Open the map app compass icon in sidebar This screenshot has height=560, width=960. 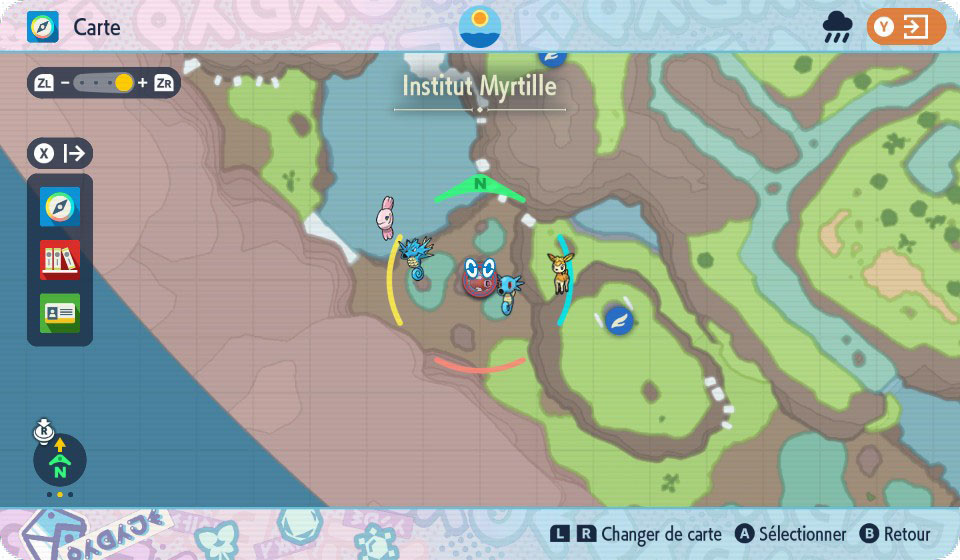coord(60,207)
